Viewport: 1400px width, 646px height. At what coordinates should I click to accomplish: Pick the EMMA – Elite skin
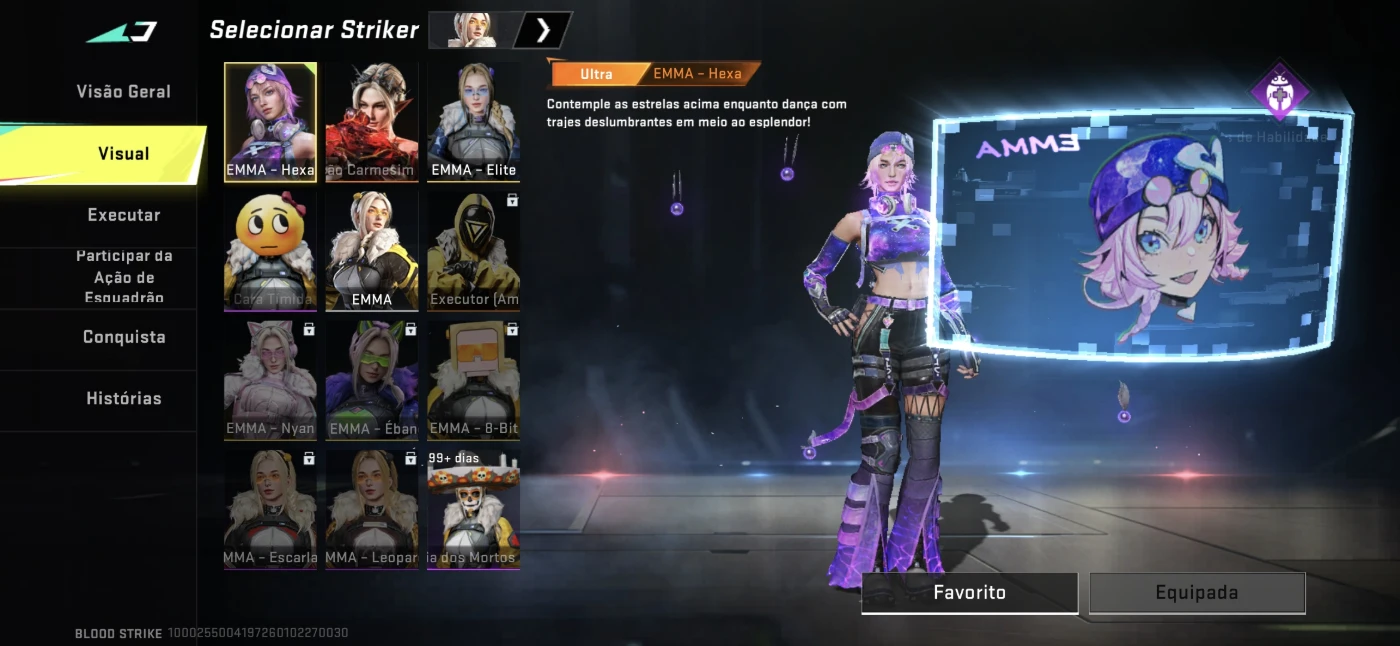tap(473, 122)
